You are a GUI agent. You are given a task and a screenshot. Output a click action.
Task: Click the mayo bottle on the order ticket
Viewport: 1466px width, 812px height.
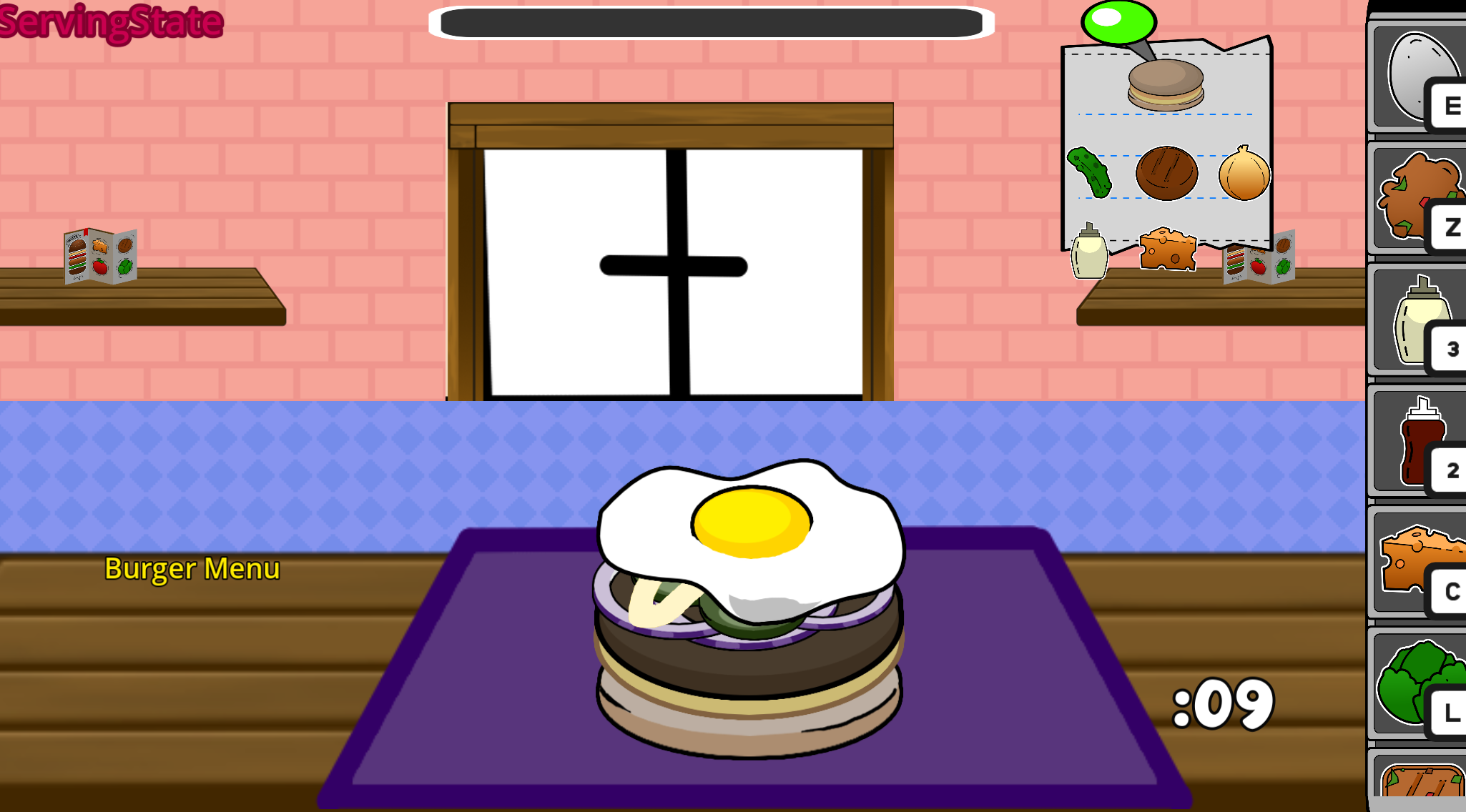click(x=1088, y=257)
